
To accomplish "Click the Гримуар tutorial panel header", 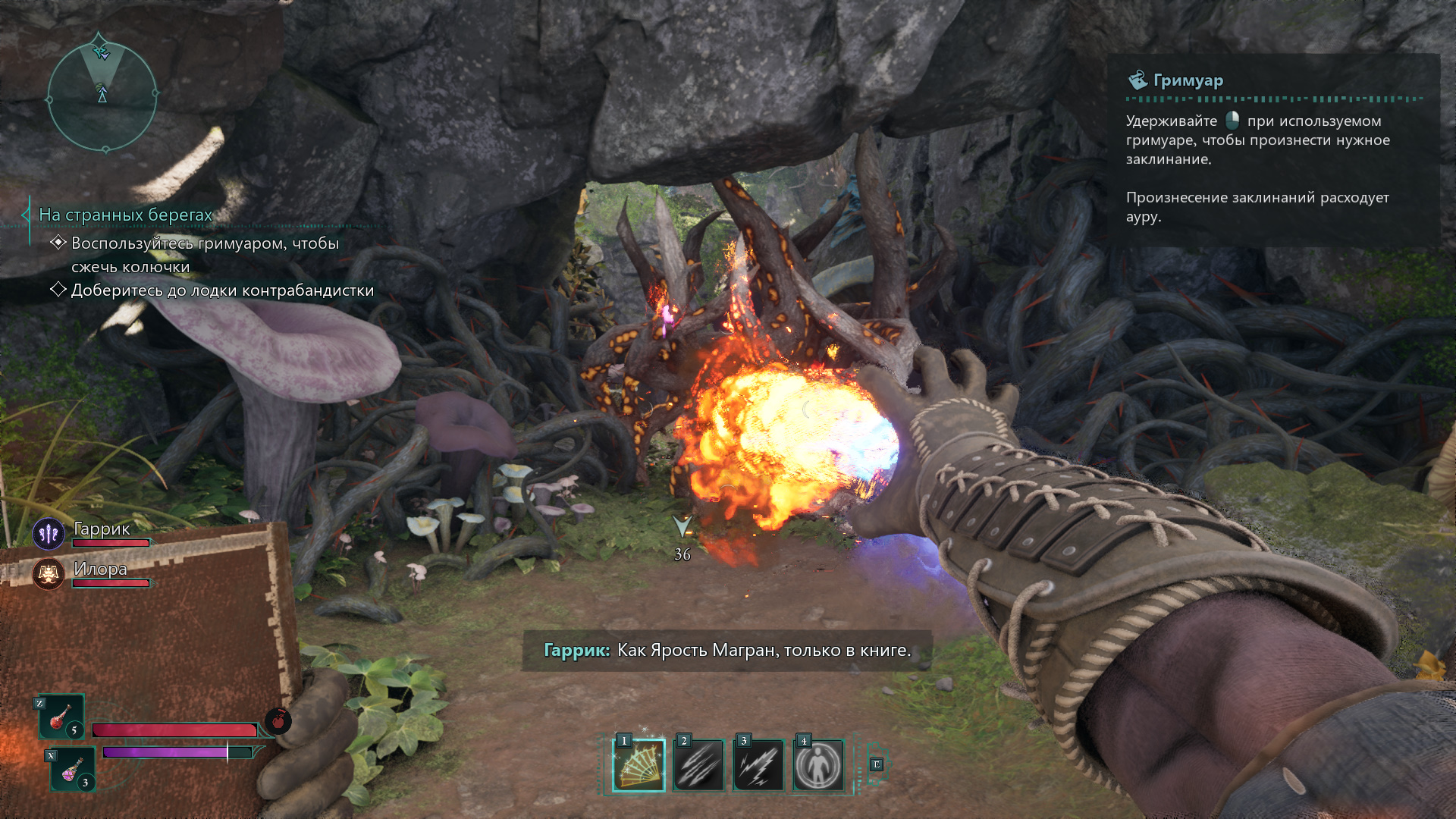I will [1188, 80].
